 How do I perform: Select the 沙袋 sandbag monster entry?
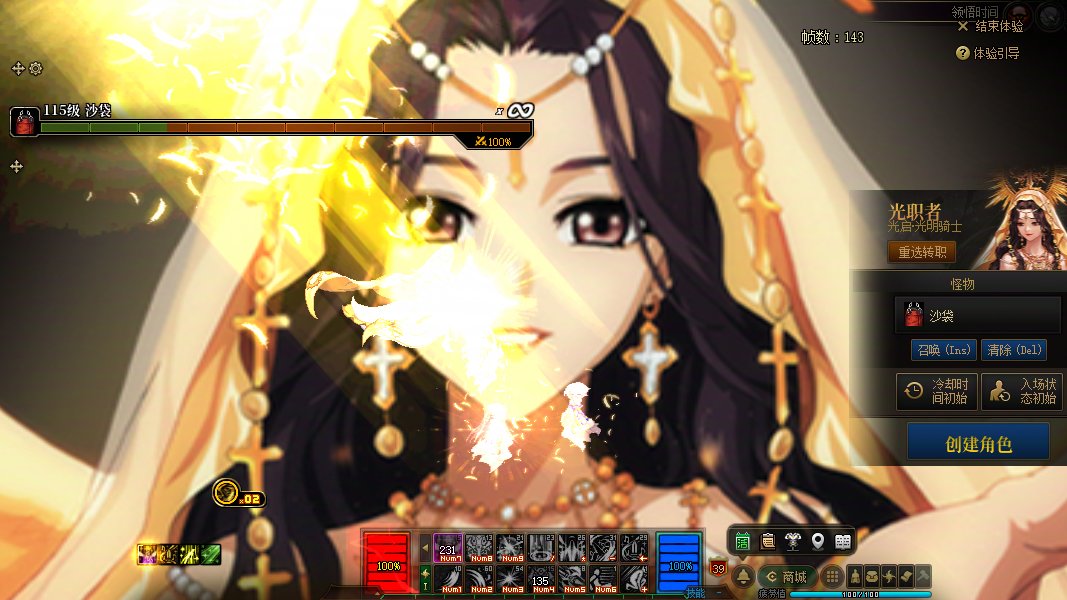click(x=977, y=314)
